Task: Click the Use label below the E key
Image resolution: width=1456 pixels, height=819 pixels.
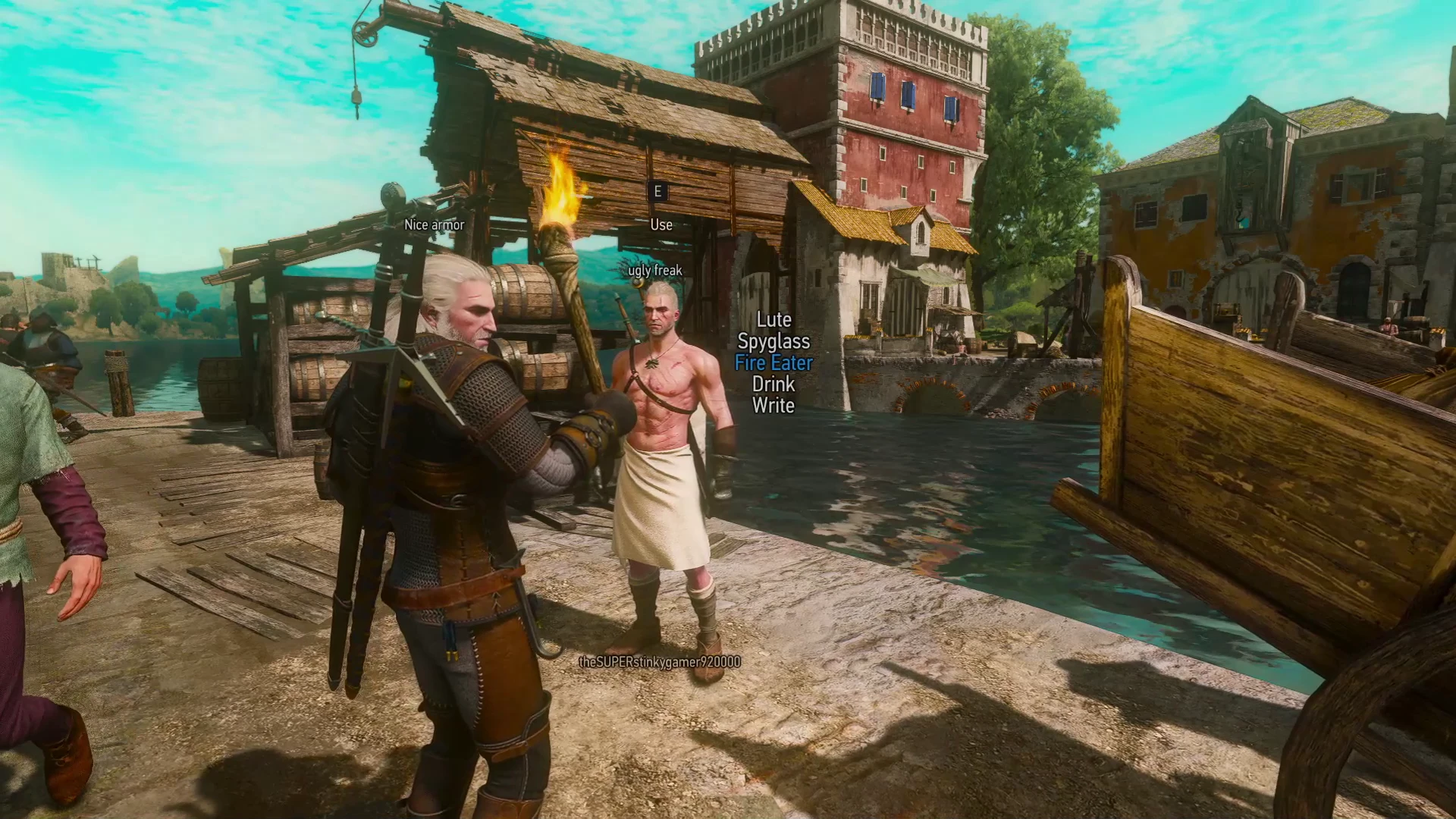Action: pos(660,224)
